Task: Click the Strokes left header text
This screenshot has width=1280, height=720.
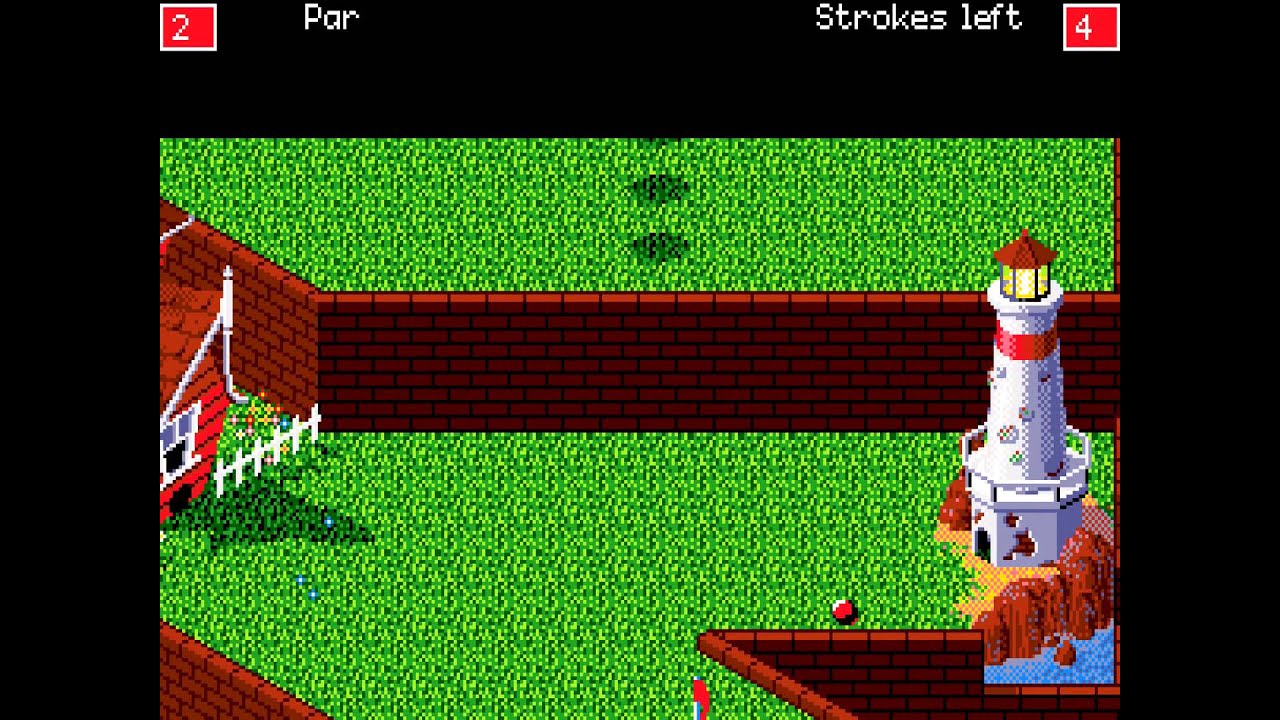Action: click(x=916, y=18)
